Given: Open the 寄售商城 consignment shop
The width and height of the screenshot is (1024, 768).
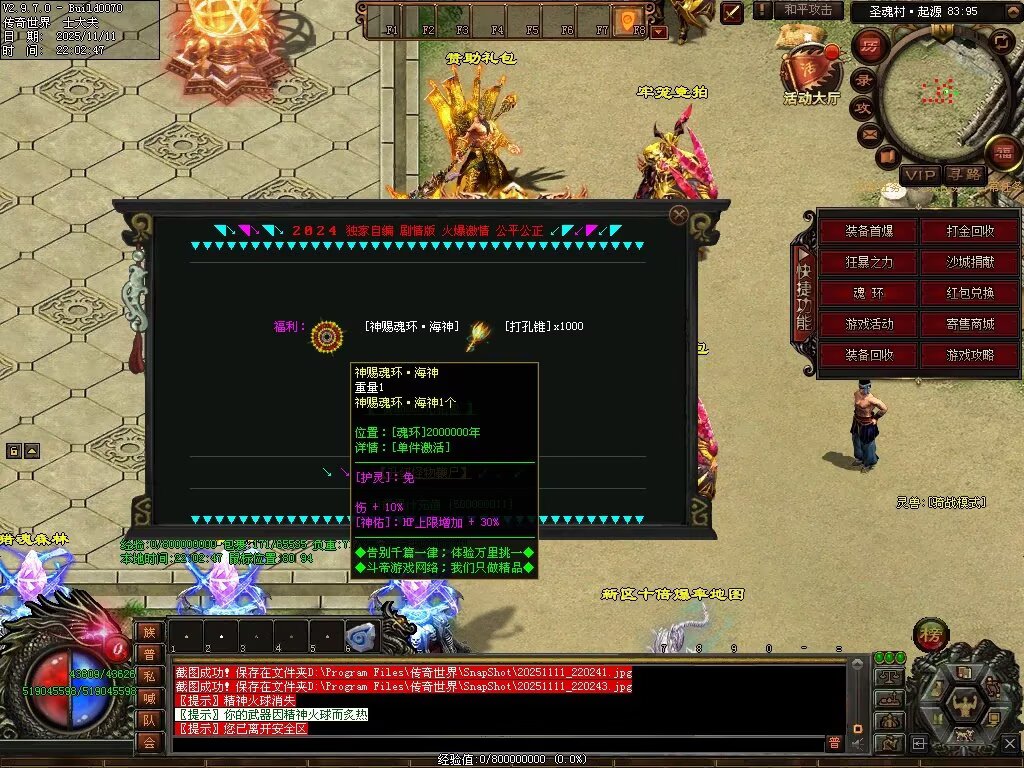Looking at the screenshot, I should tap(970, 324).
